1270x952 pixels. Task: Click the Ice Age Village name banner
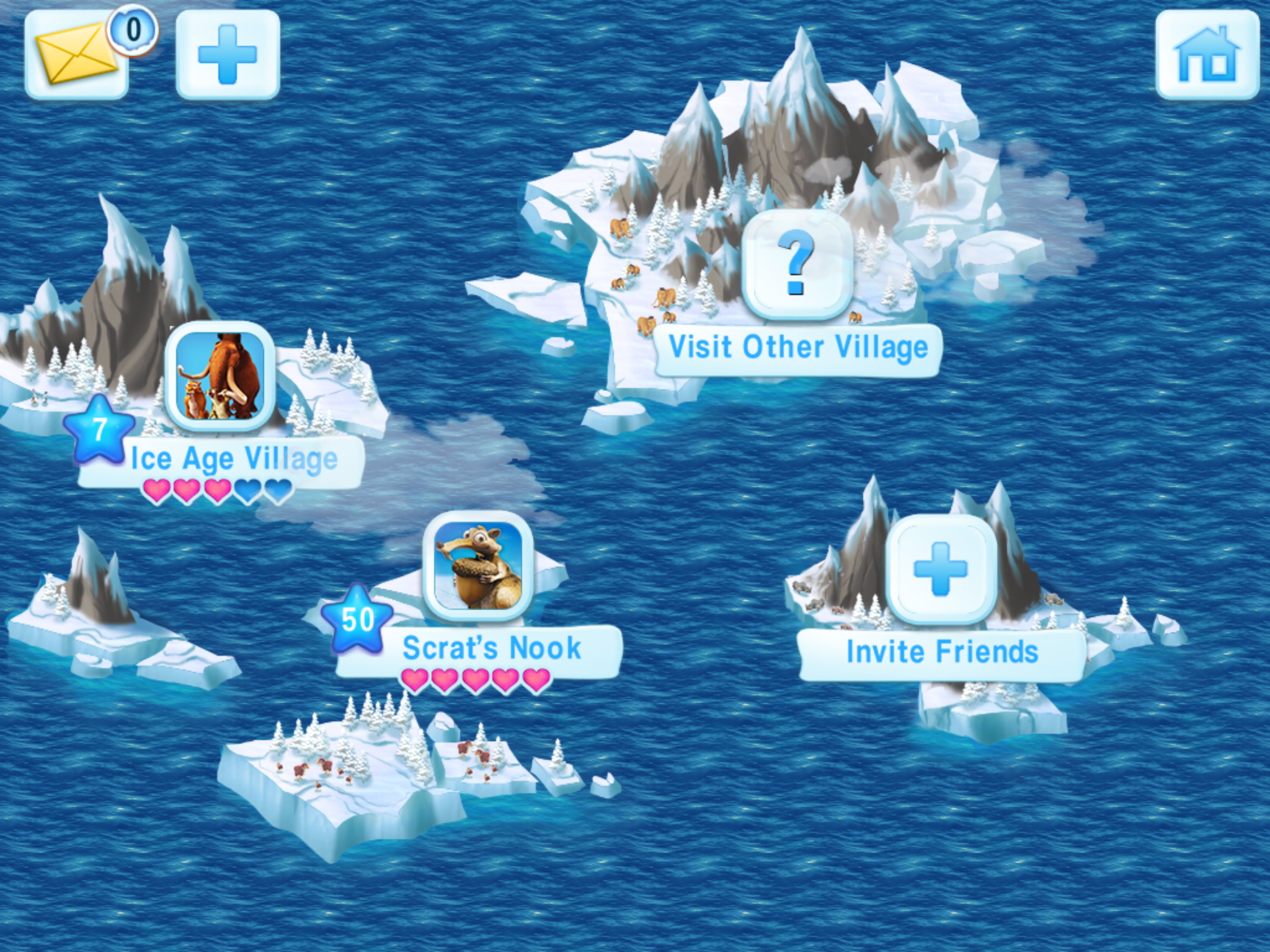click(x=234, y=460)
